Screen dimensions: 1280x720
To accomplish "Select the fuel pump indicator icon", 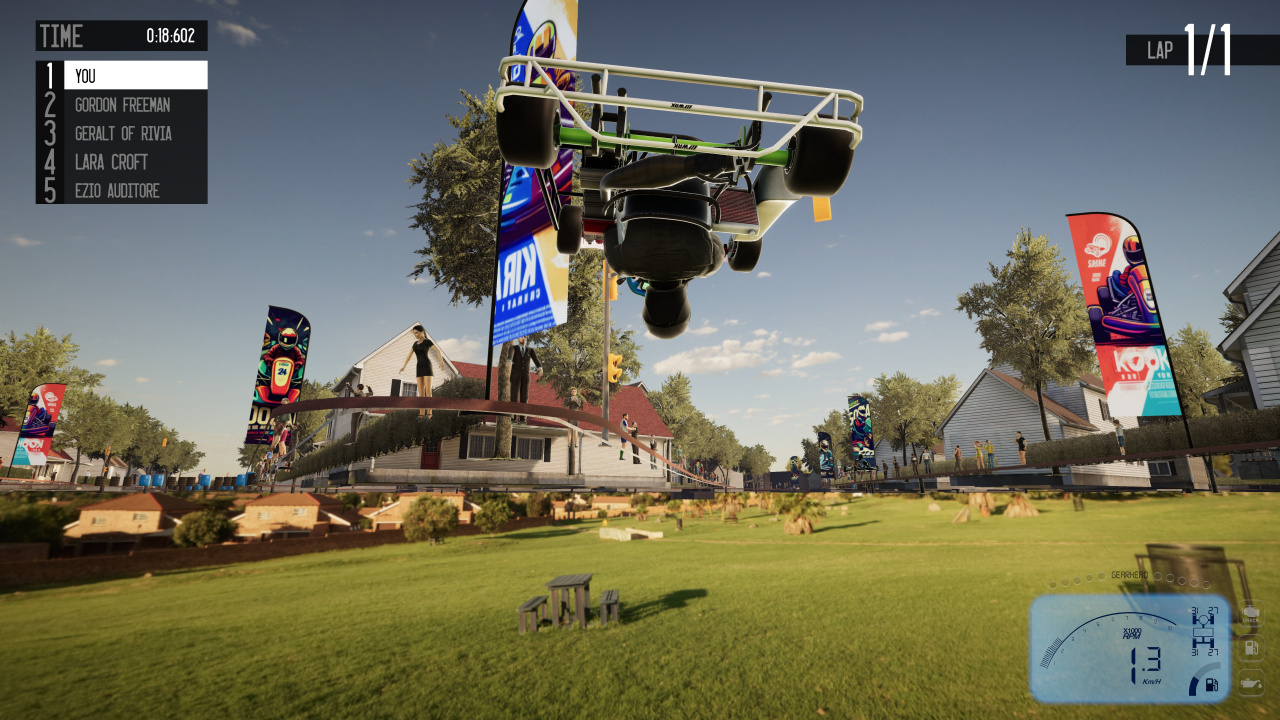I will coord(1251,648).
